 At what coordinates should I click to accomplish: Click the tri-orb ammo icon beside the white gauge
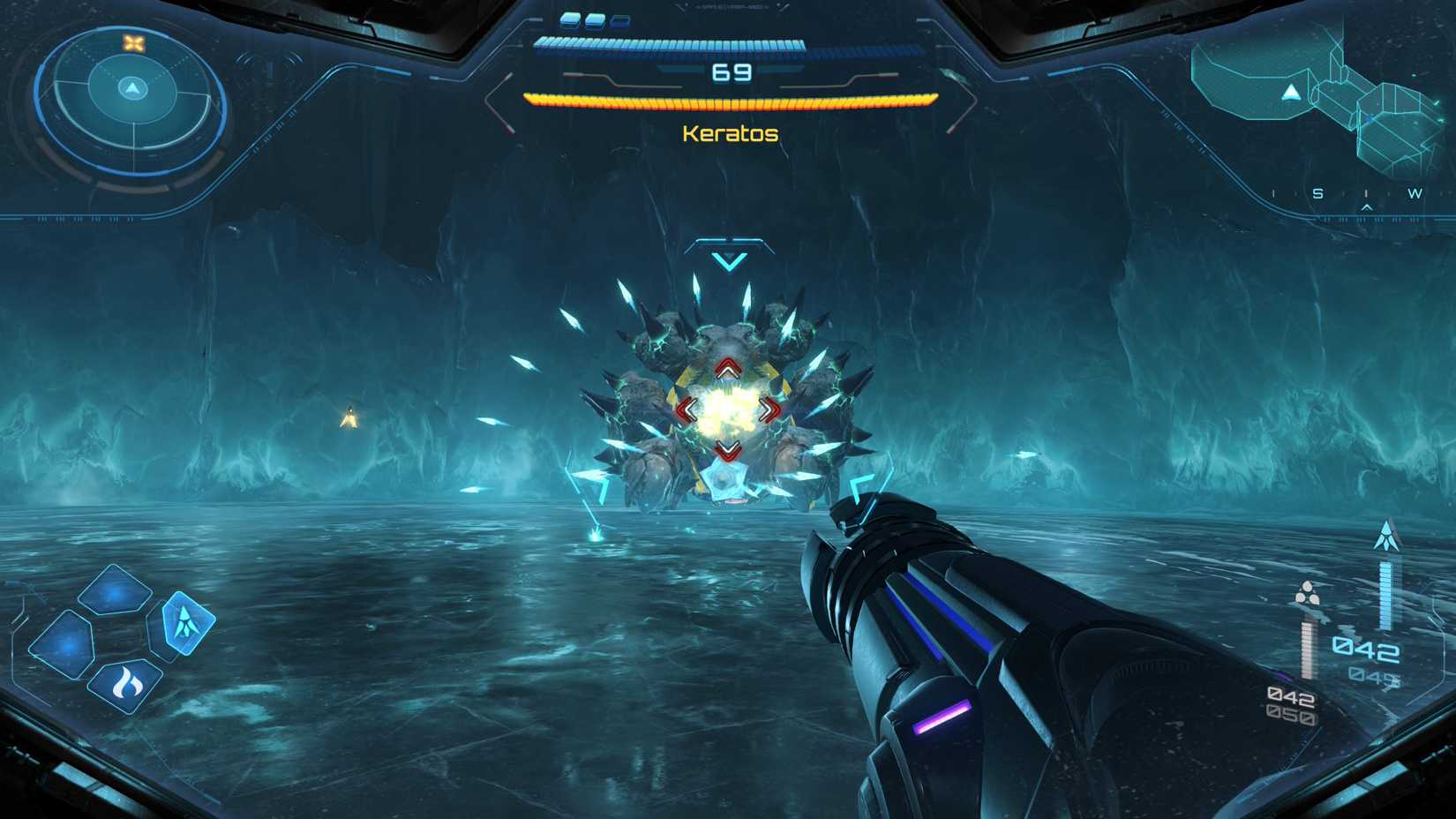[x=1309, y=590]
